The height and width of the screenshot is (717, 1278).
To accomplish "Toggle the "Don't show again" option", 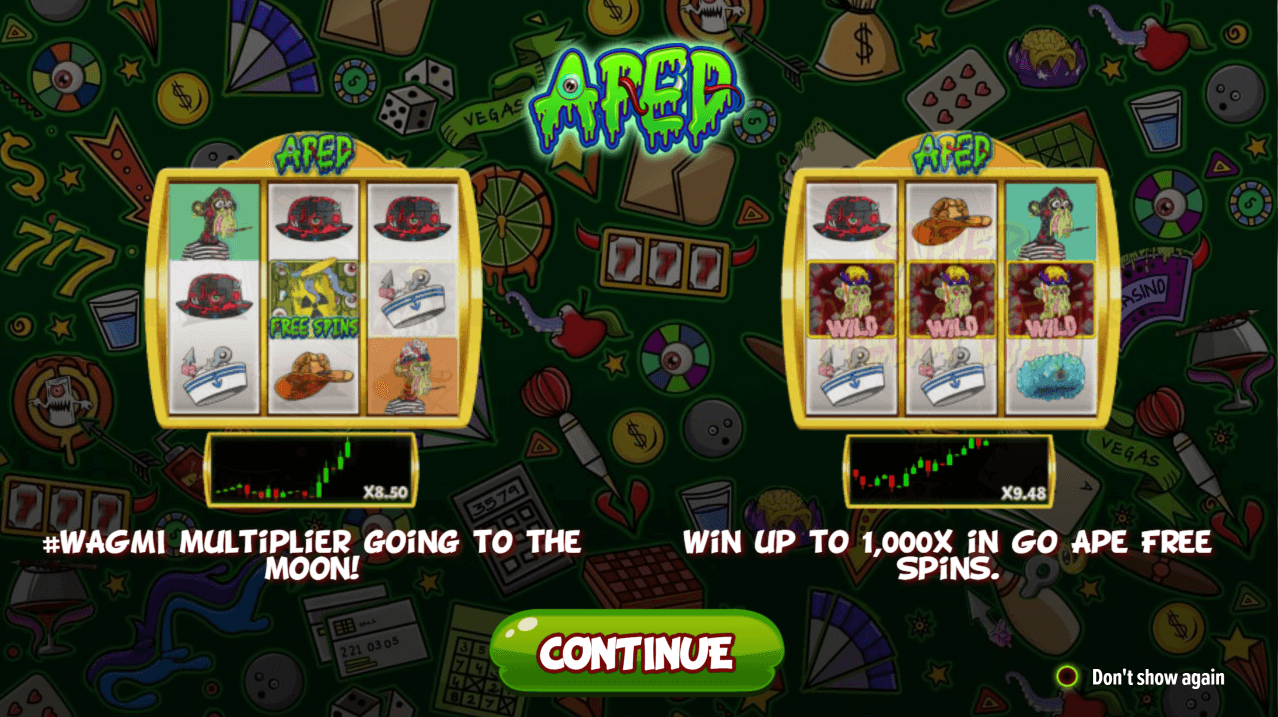I will point(1068,677).
